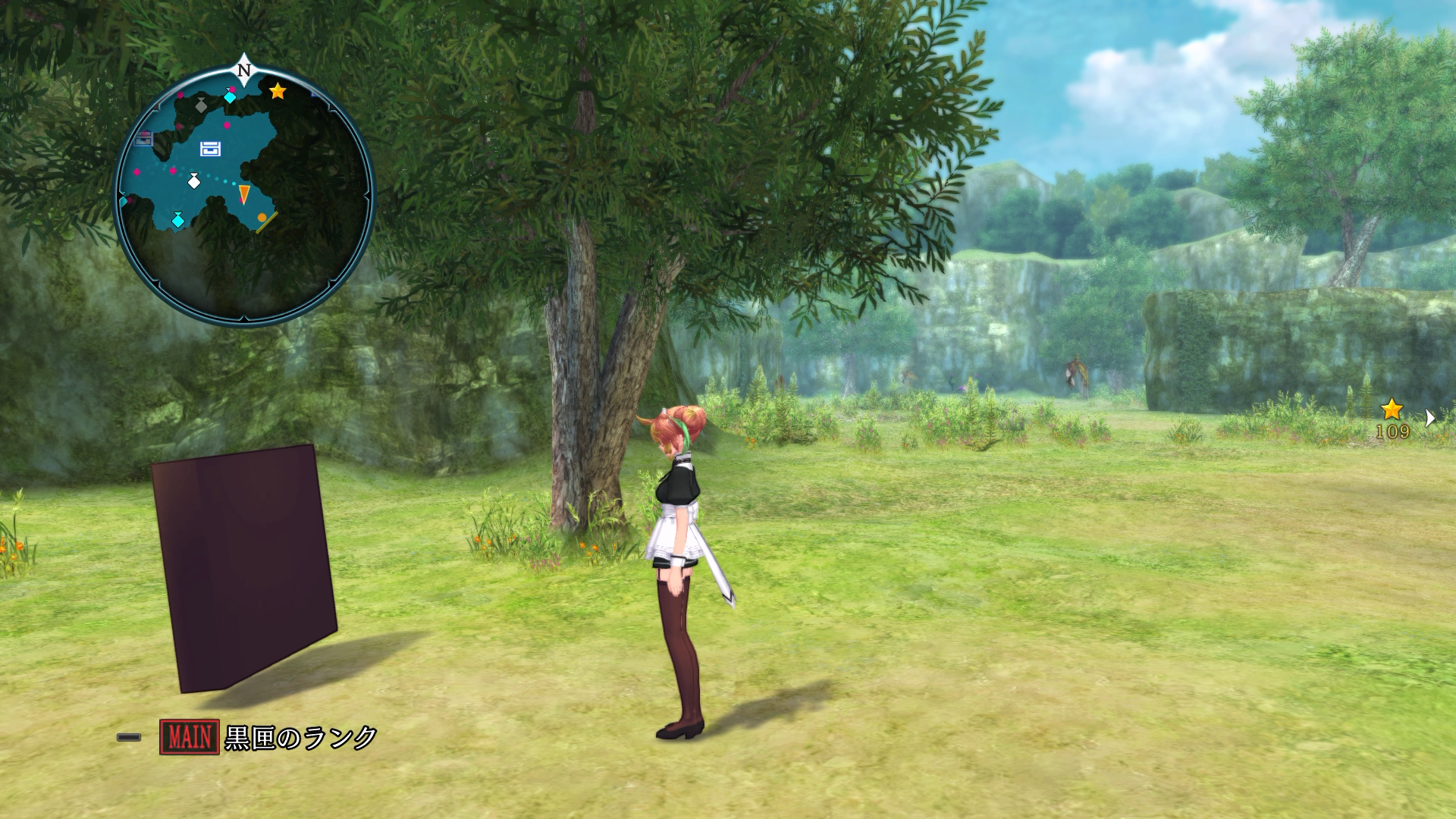The image size is (1456, 819).
Task: Click the white arrow beside the star counter
Action: point(1429,418)
